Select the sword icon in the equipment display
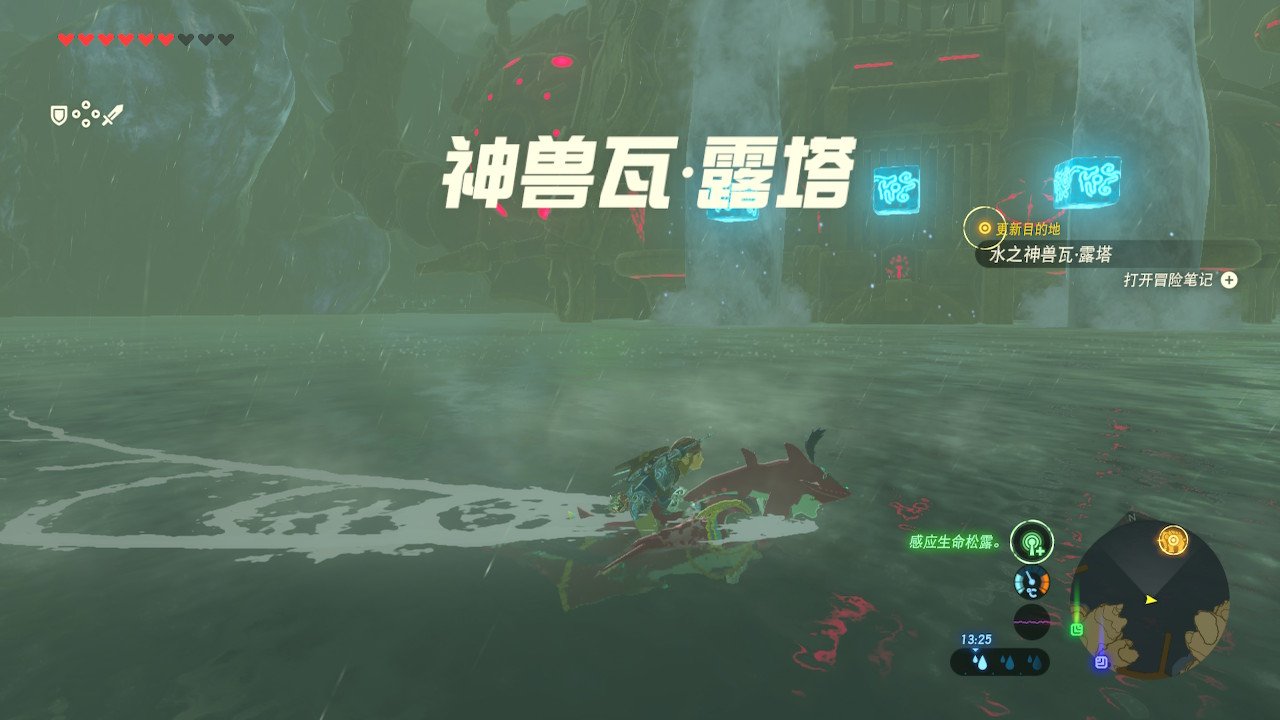Viewport: 1280px width, 720px height. (x=113, y=113)
